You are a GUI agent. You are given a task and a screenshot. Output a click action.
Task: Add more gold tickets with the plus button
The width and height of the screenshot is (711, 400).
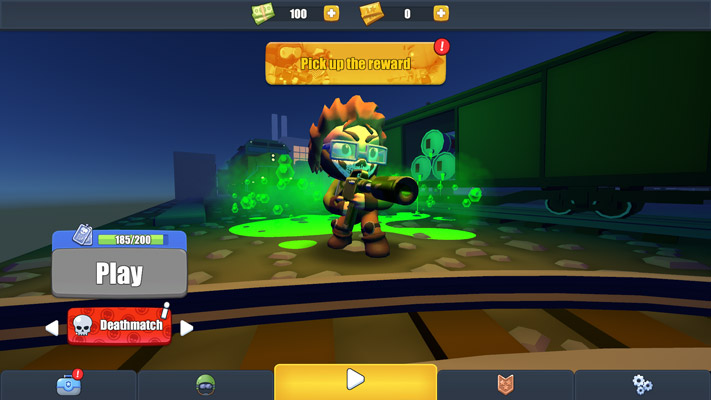440,13
